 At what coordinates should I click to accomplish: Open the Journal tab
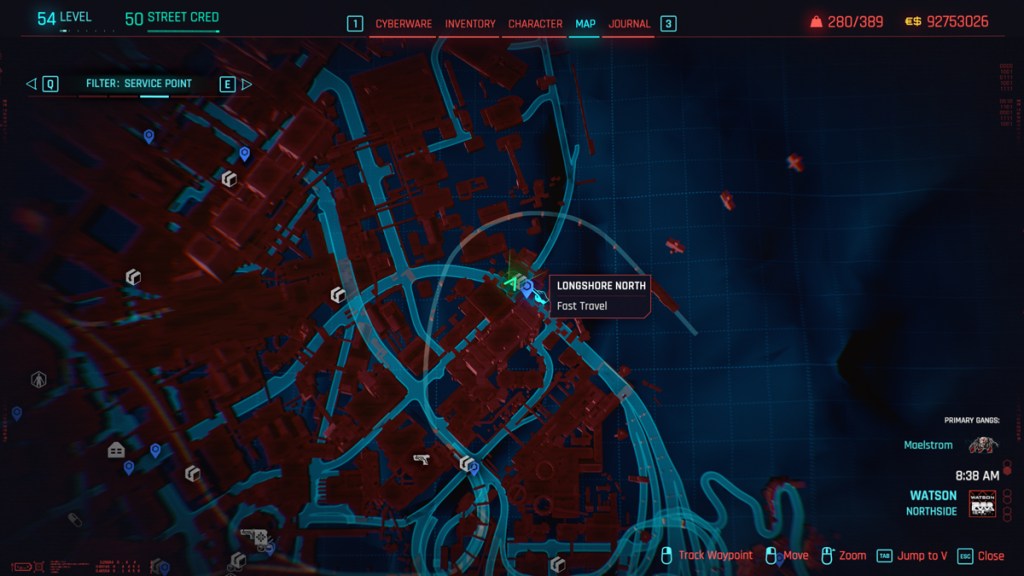[x=629, y=23]
